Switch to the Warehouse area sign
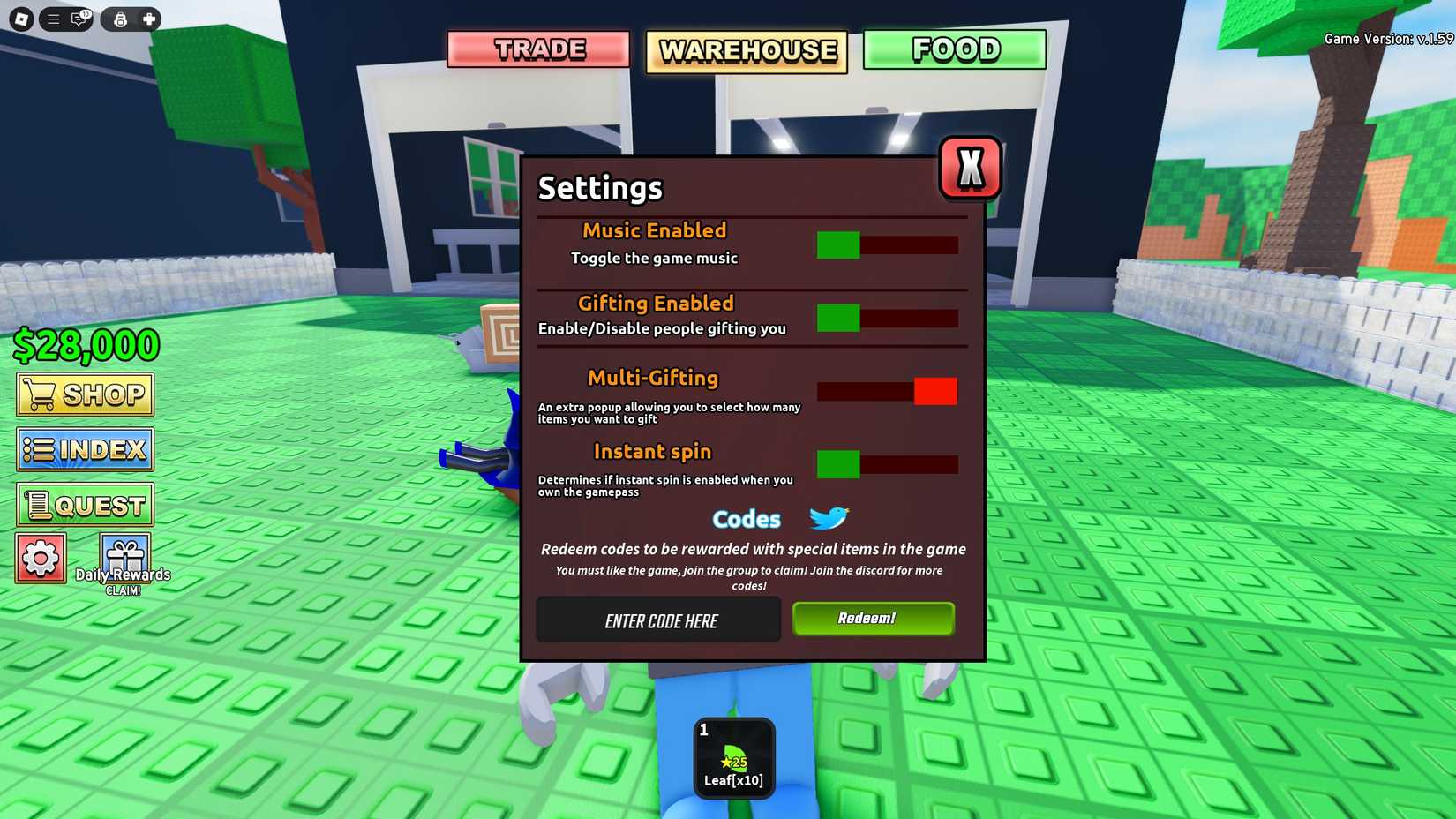1456x819 pixels. (746, 50)
